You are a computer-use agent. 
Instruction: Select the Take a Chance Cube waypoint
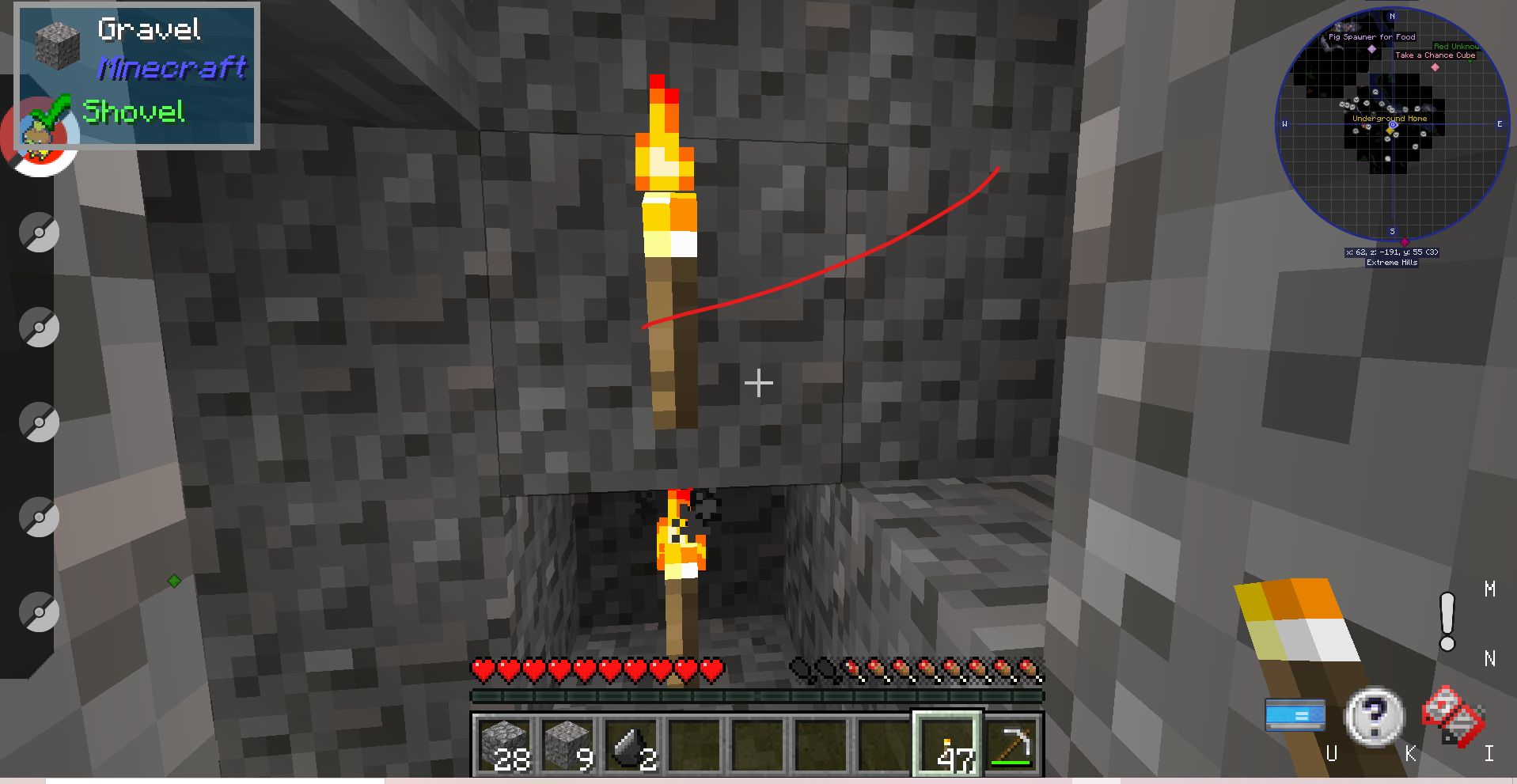point(1435,55)
